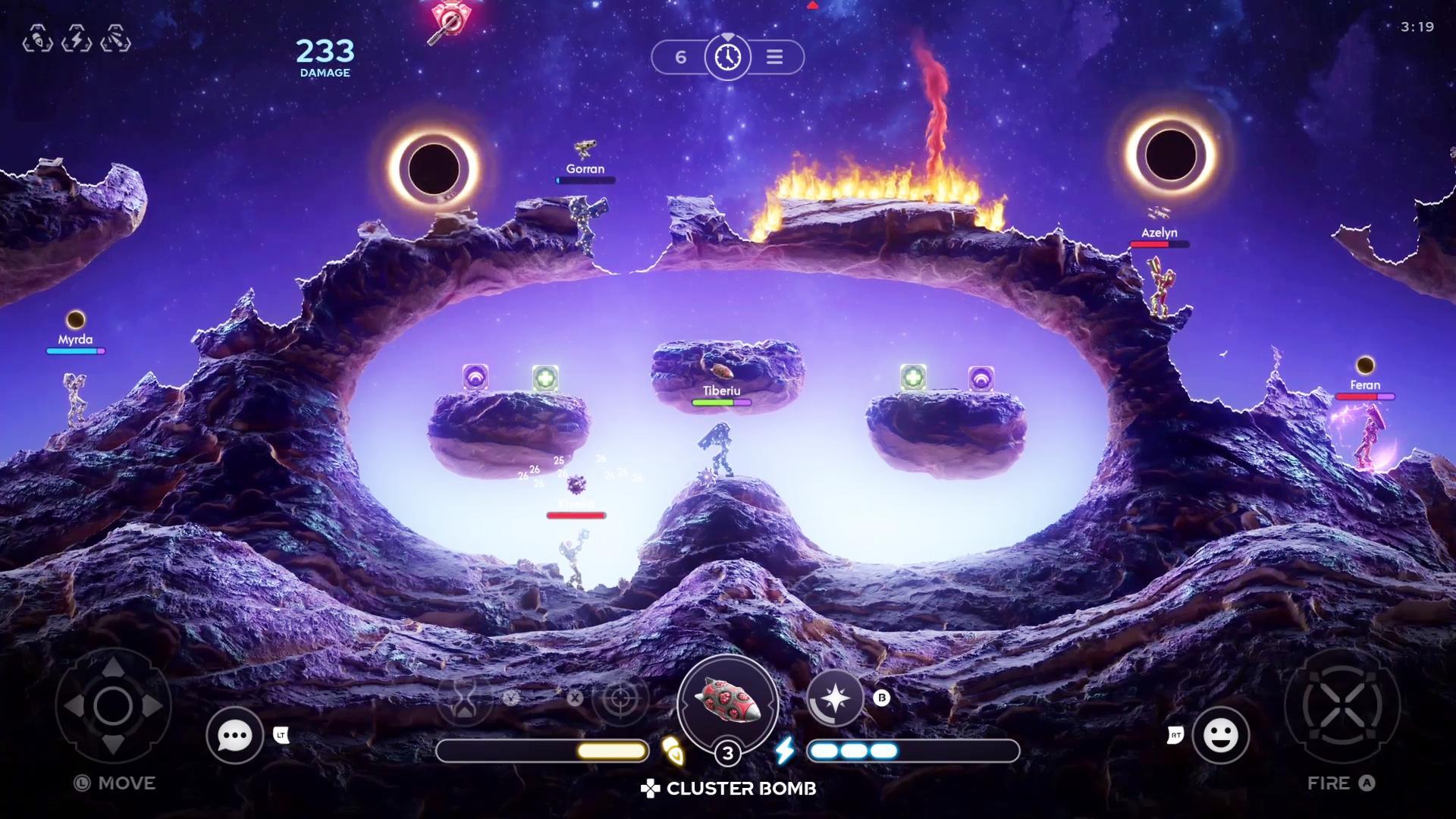The image size is (1456, 819).
Task: Click the MOVE directional pad
Action: [x=114, y=706]
